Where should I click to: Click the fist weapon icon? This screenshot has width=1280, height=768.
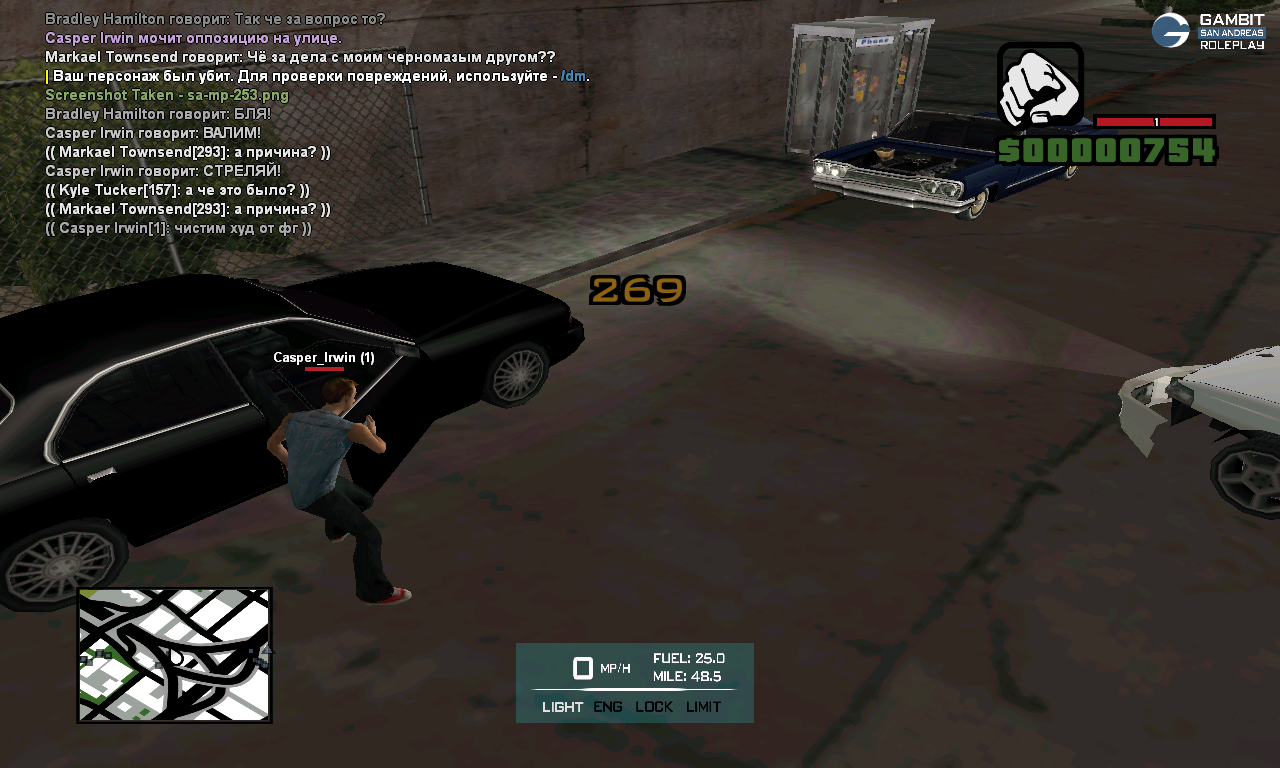pyautogui.click(x=1040, y=86)
